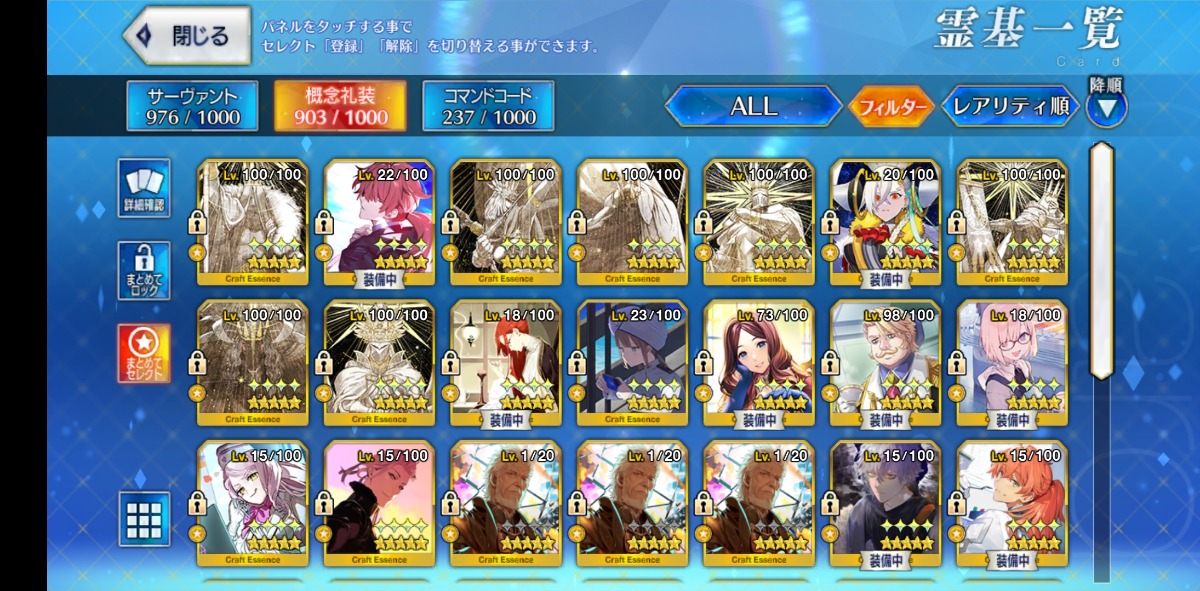This screenshot has height=591, width=1200.
Task: Select the Lv. 73/100 brunette woman Craft Essence
Action: (758, 362)
